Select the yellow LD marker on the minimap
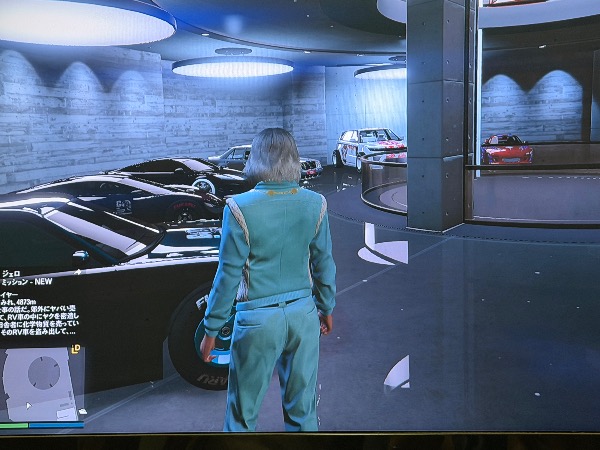This screenshot has height=450, width=600. pos(76,350)
